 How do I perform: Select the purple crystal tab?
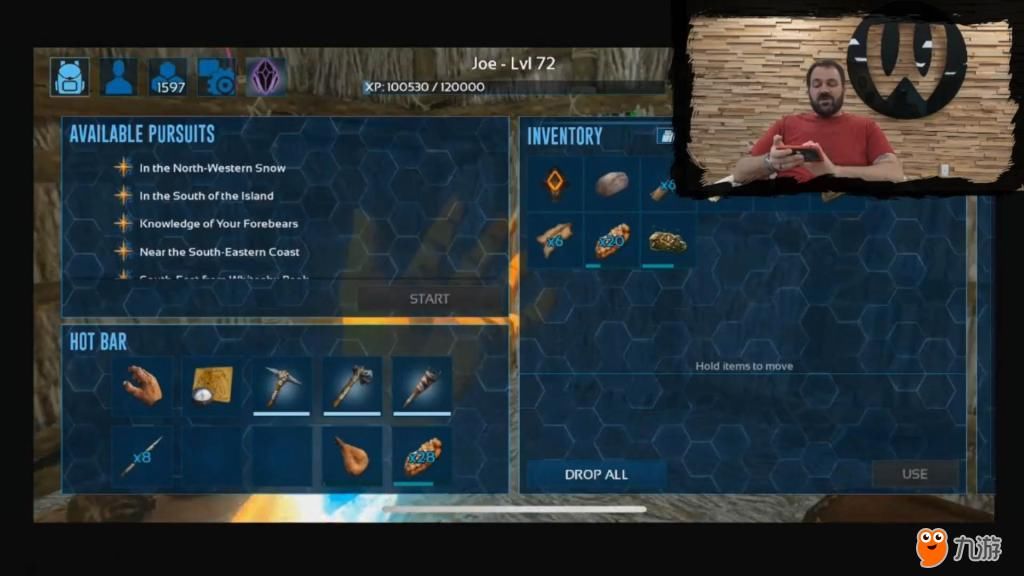[266, 77]
